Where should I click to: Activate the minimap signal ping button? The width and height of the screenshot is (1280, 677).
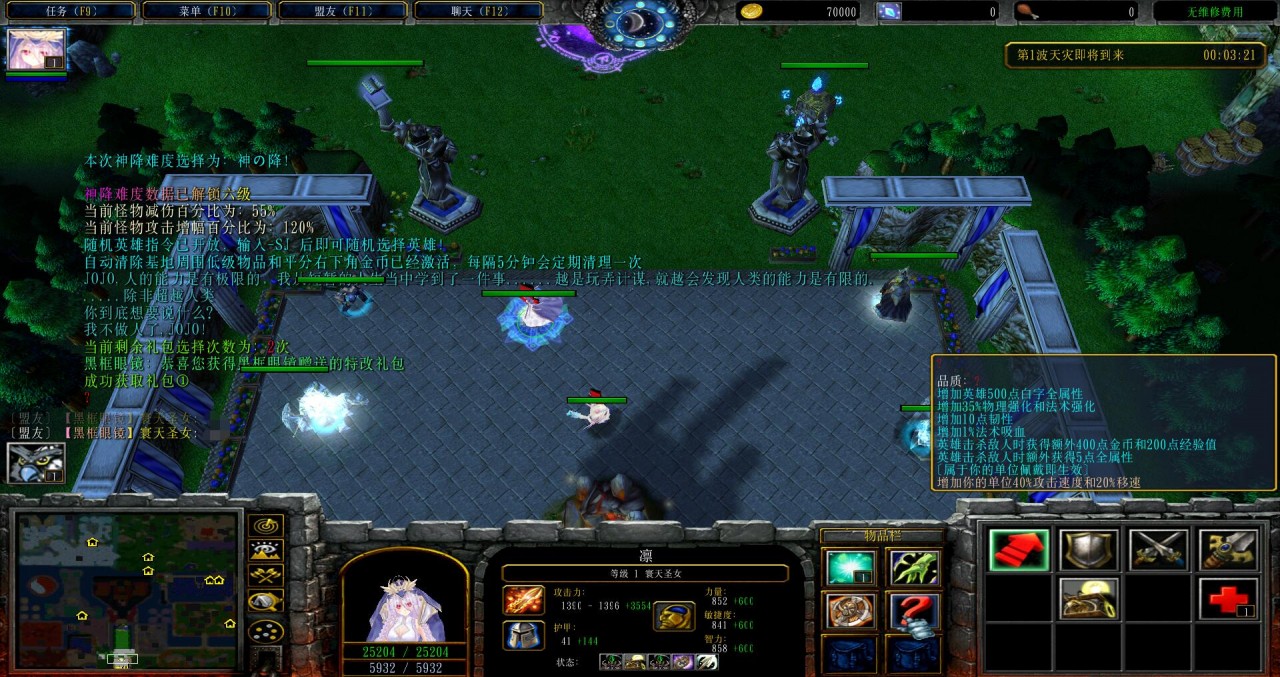pos(265,526)
